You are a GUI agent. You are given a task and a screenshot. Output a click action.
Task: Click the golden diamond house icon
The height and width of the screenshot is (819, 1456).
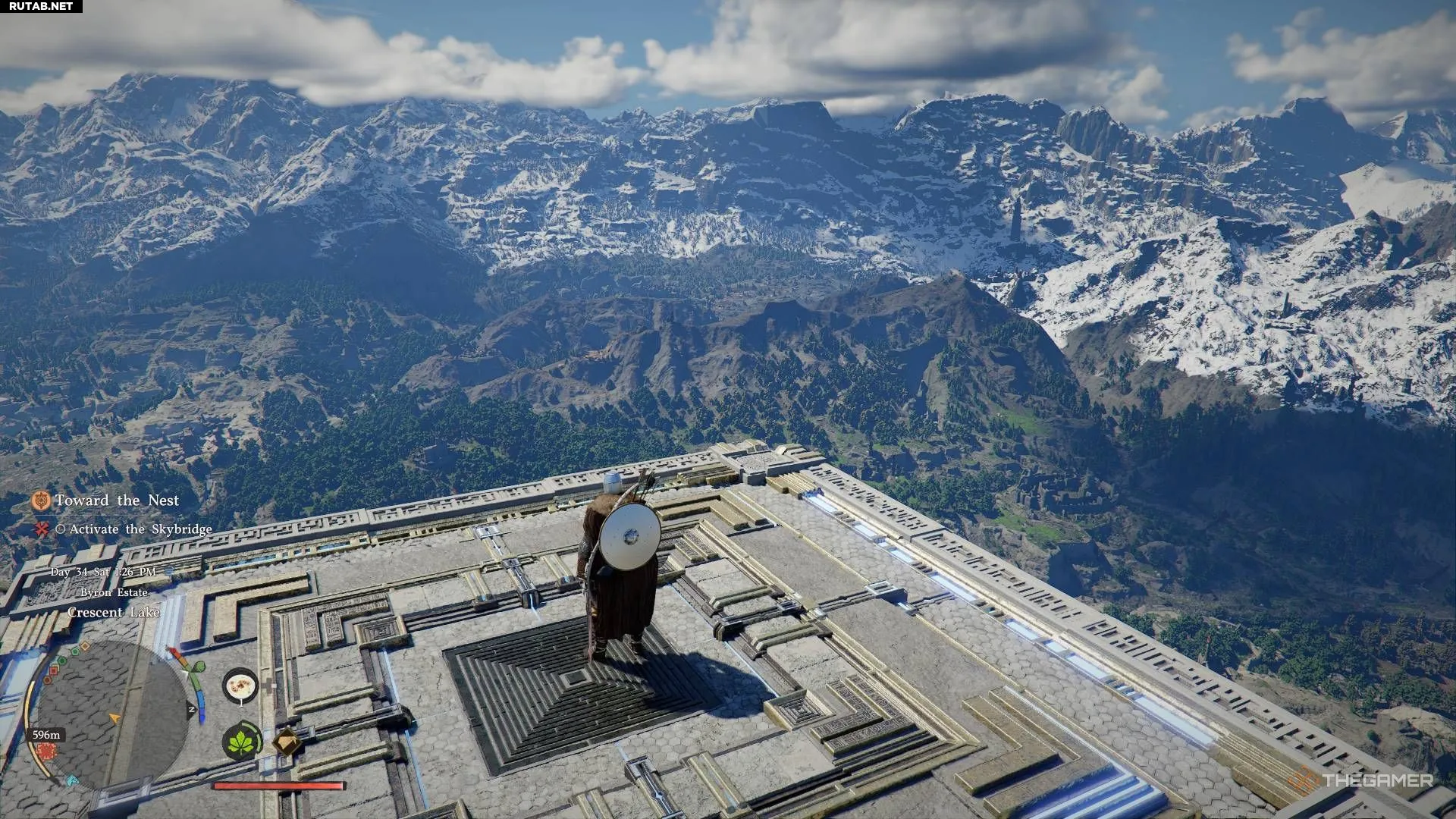click(287, 742)
